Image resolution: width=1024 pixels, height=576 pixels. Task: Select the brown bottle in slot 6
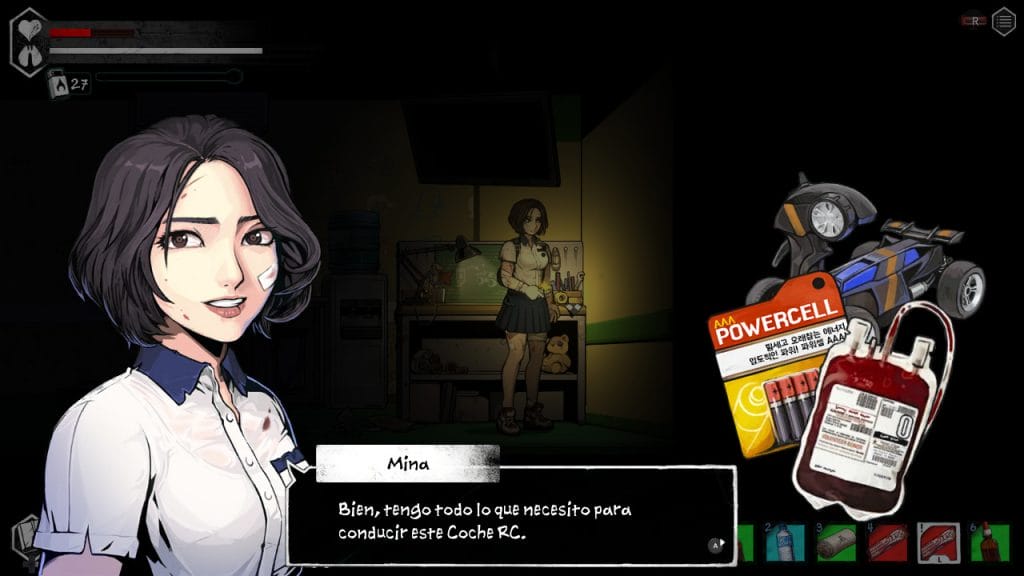[x=989, y=542]
